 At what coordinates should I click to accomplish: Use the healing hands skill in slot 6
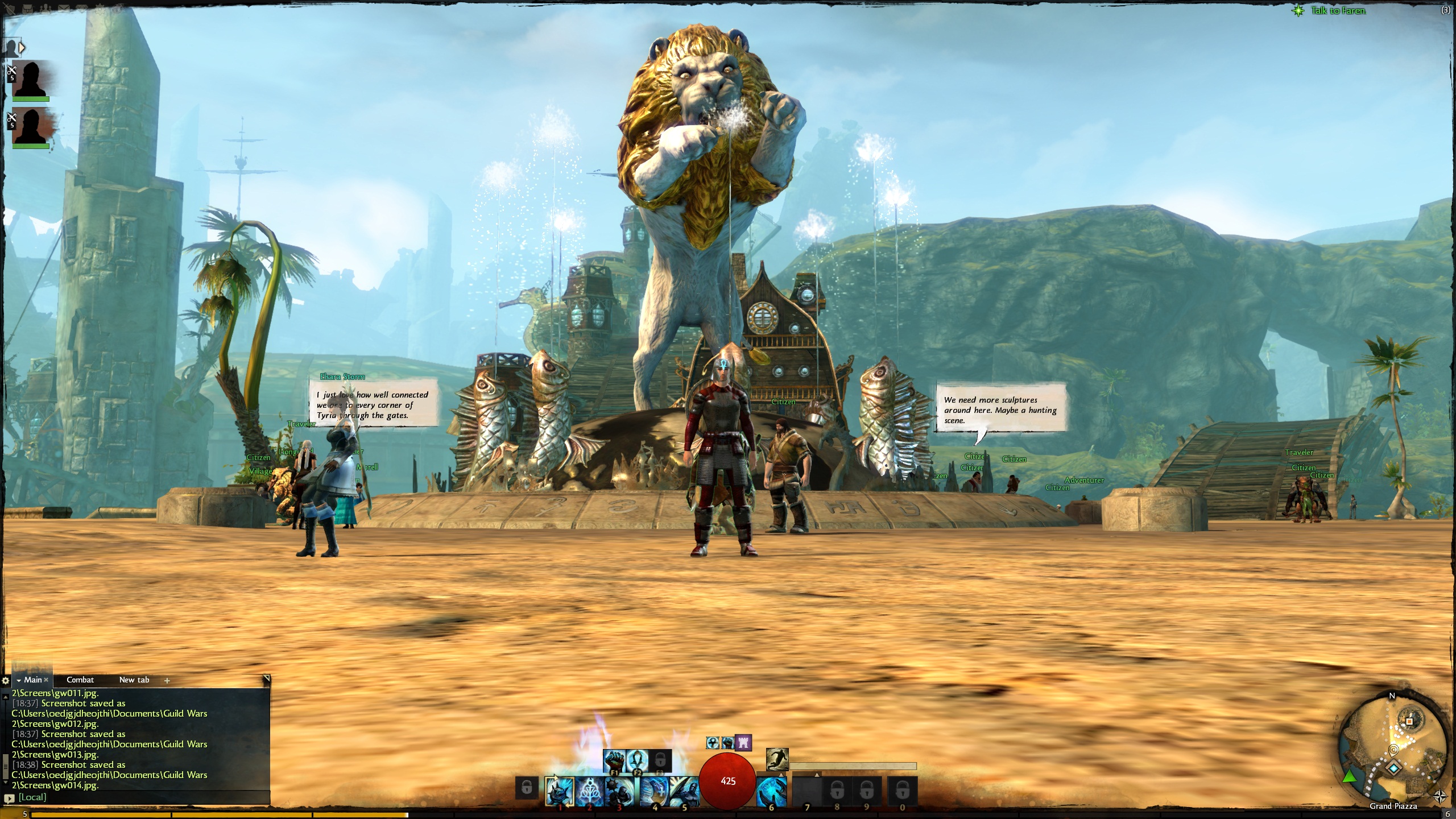click(772, 791)
